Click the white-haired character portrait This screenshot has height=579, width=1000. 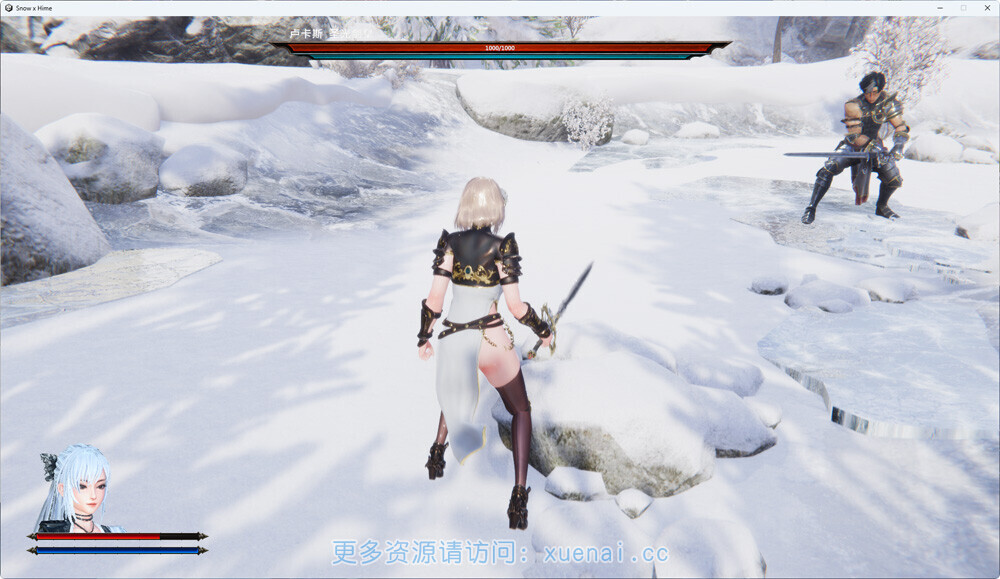pyautogui.click(x=73, y=489)
